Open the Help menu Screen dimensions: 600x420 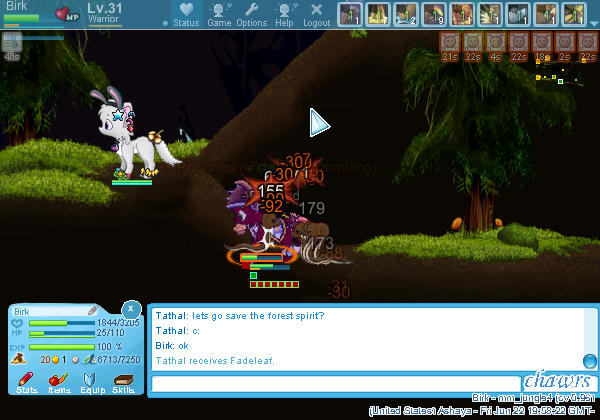pyautogui.click(x=284, y=14)
